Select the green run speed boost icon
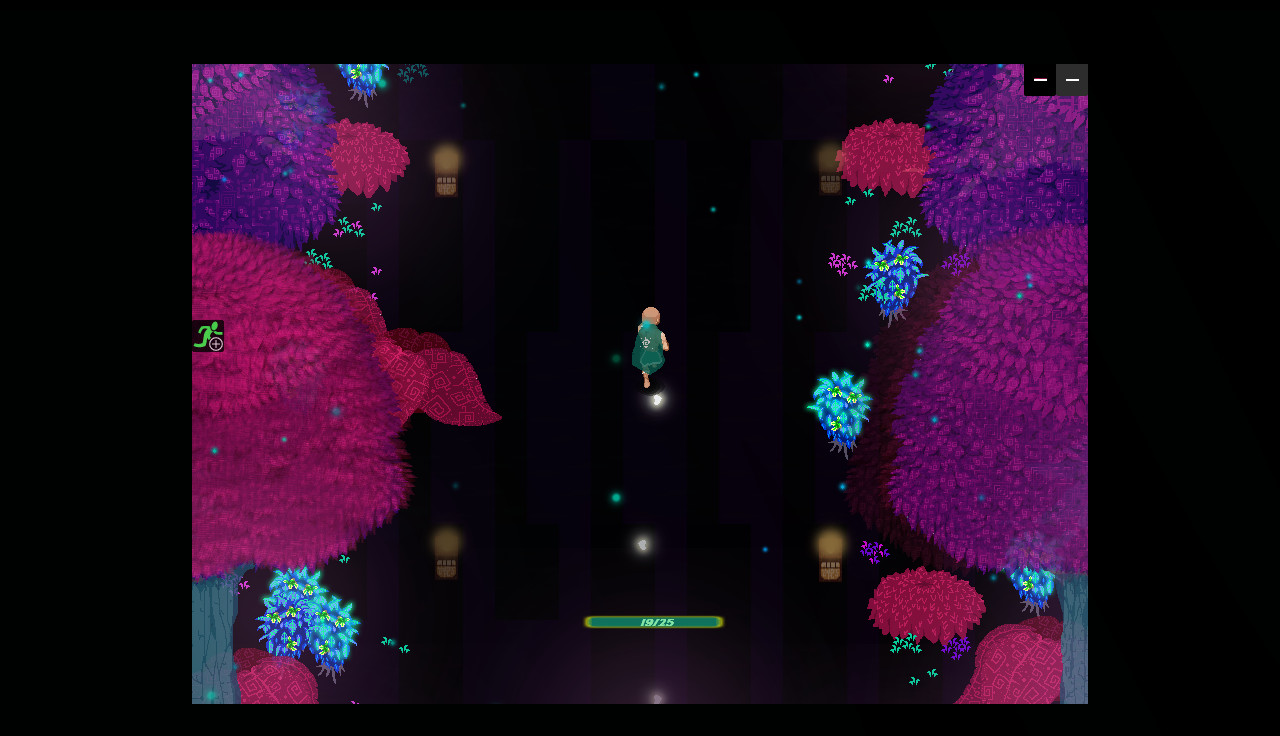 click(x=207, y=337)
